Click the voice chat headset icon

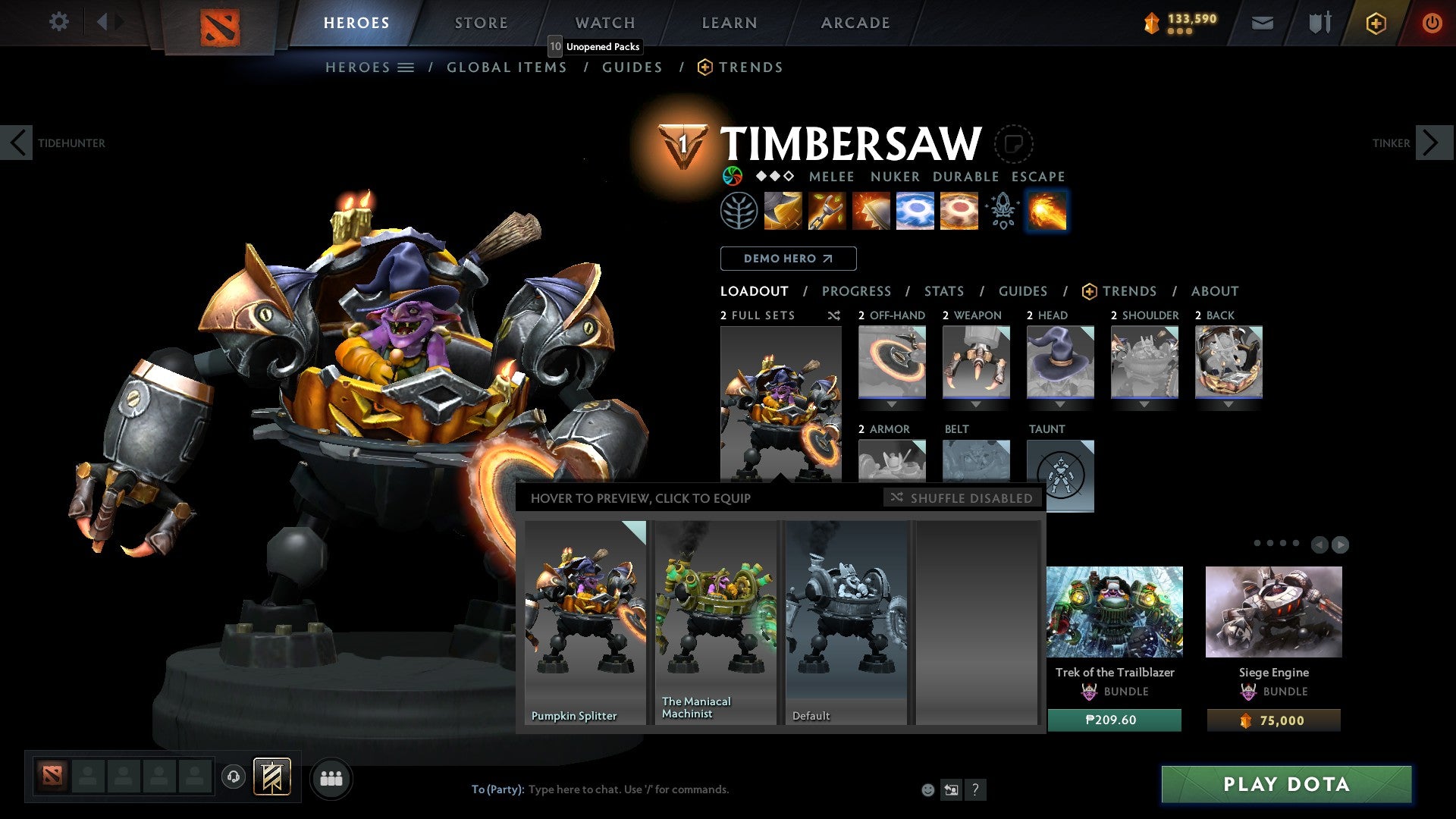click(x=231, y=777)
